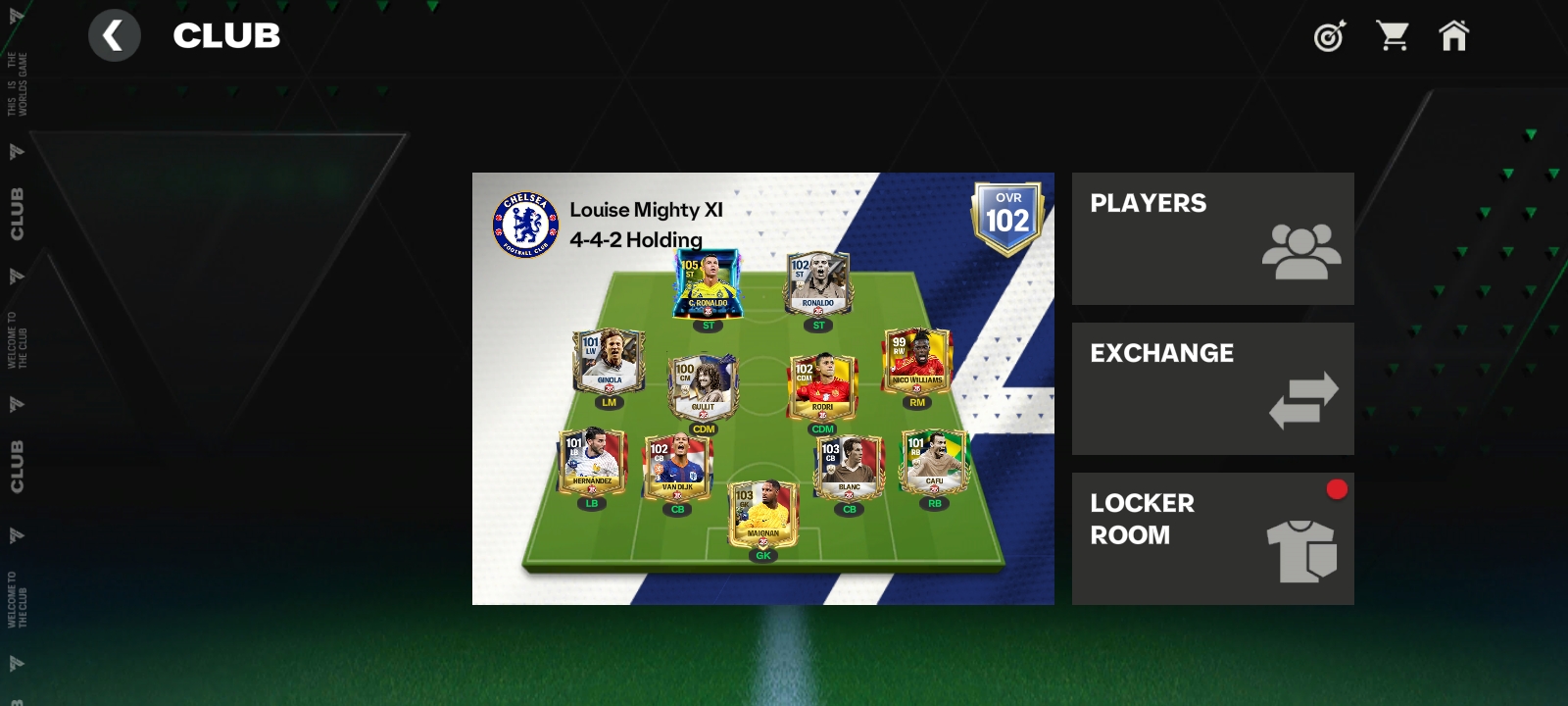
Task: Go back using the arrow button
Action: click(114, 36)
